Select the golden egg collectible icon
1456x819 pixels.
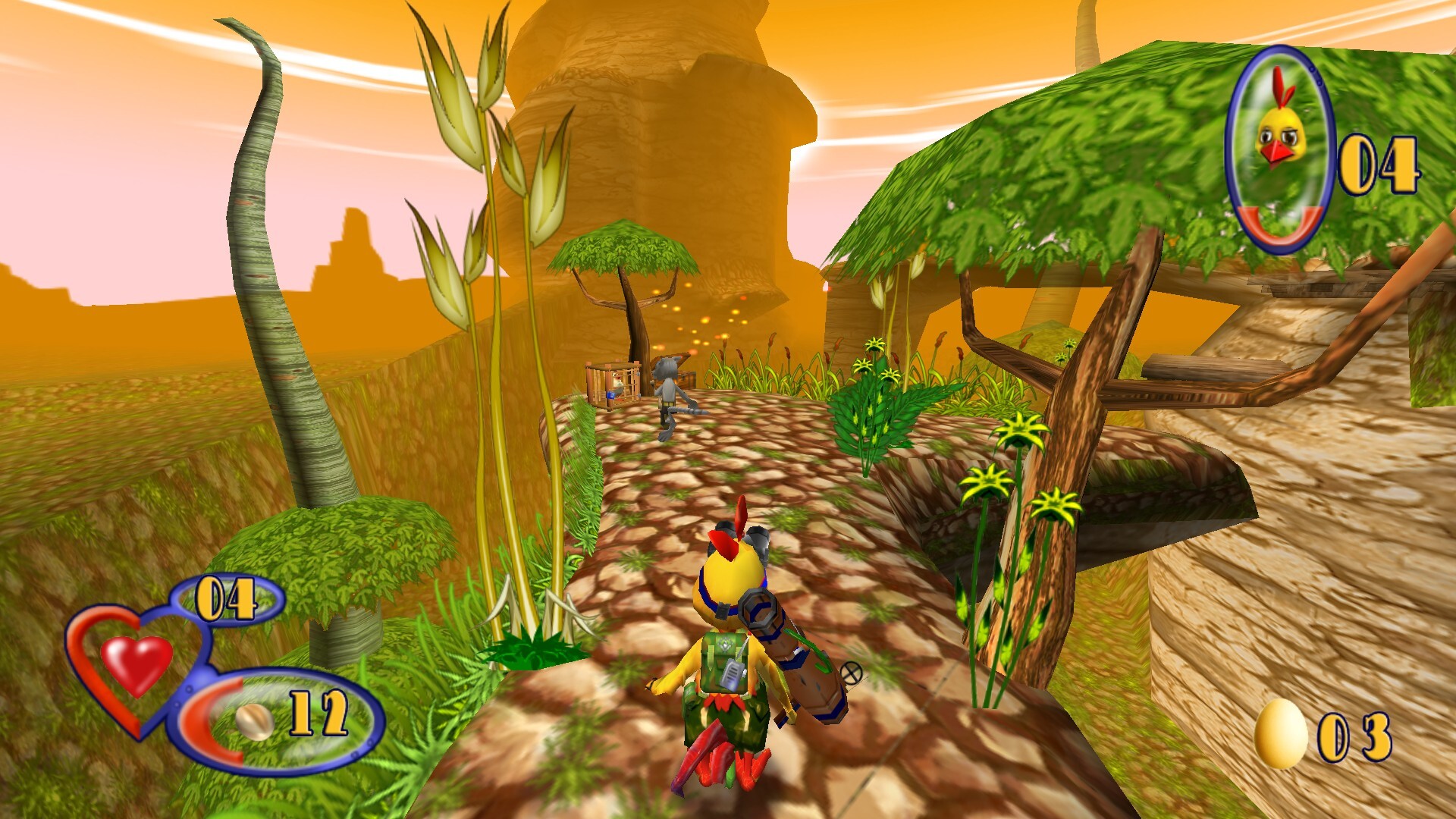(1281, 733)
